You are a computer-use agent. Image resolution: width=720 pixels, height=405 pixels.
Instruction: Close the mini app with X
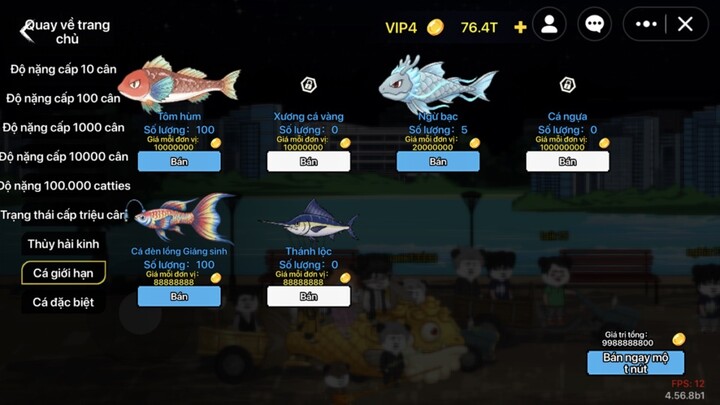(685, 25)
